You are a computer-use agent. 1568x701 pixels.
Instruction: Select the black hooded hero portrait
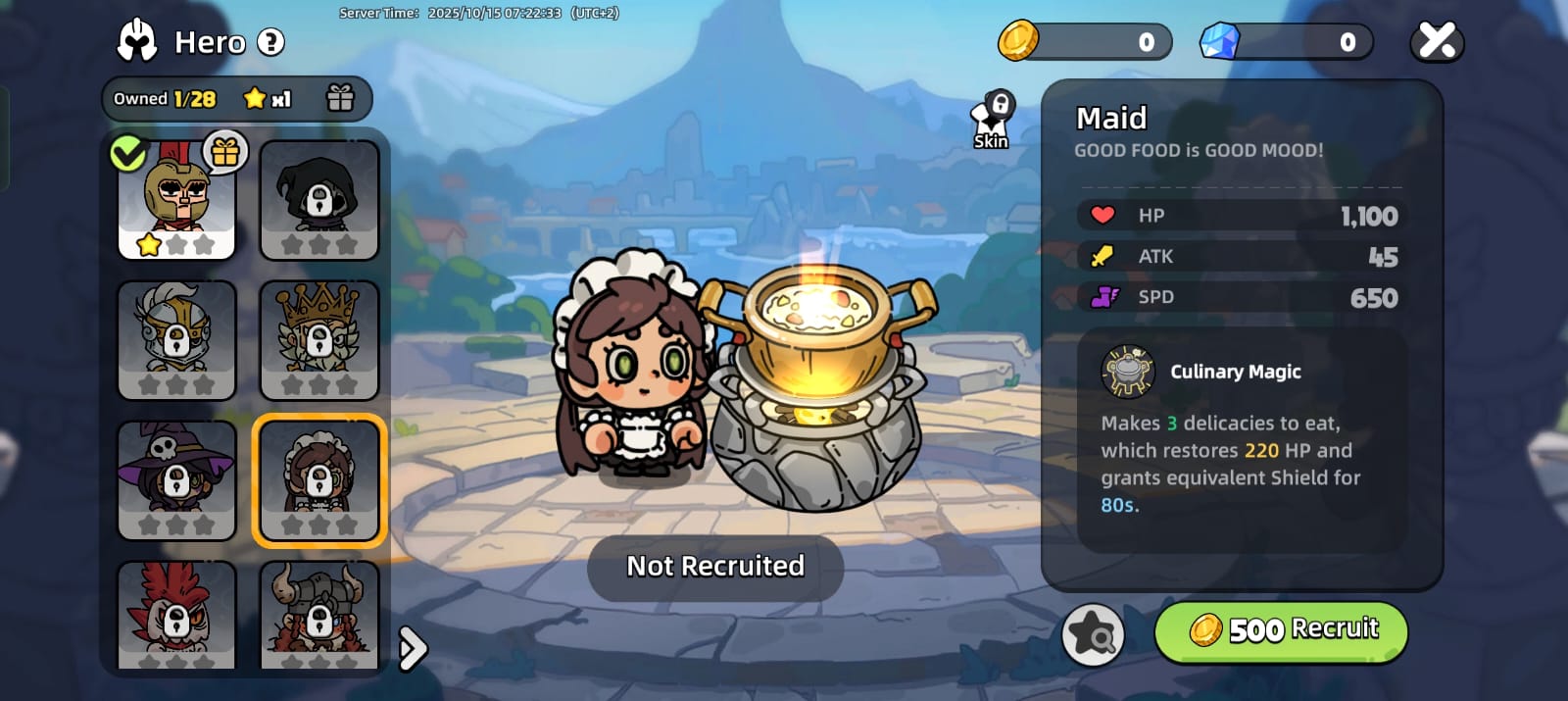coord(318,200)
